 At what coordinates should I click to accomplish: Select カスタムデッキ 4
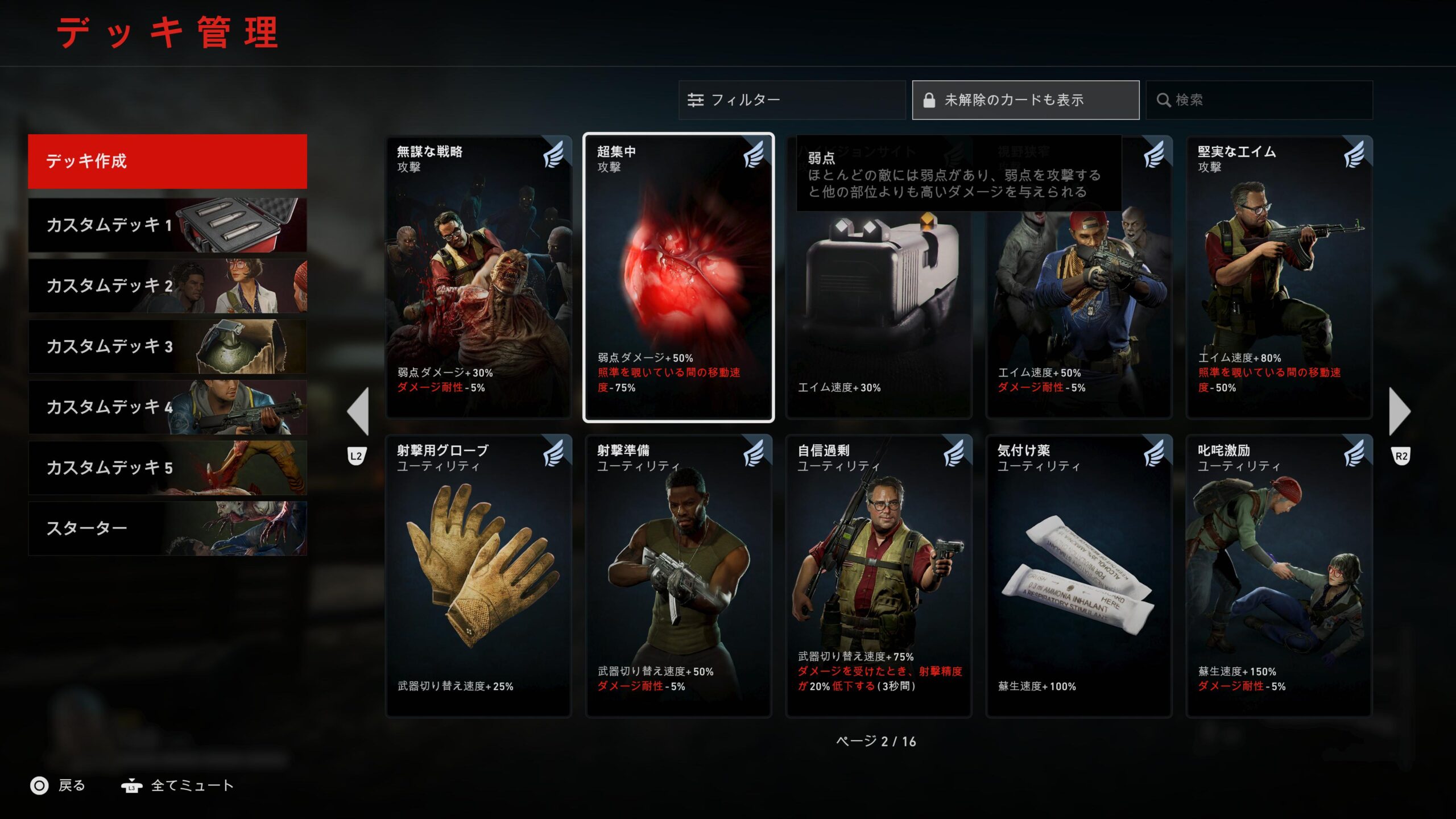[x=167, y=407]
